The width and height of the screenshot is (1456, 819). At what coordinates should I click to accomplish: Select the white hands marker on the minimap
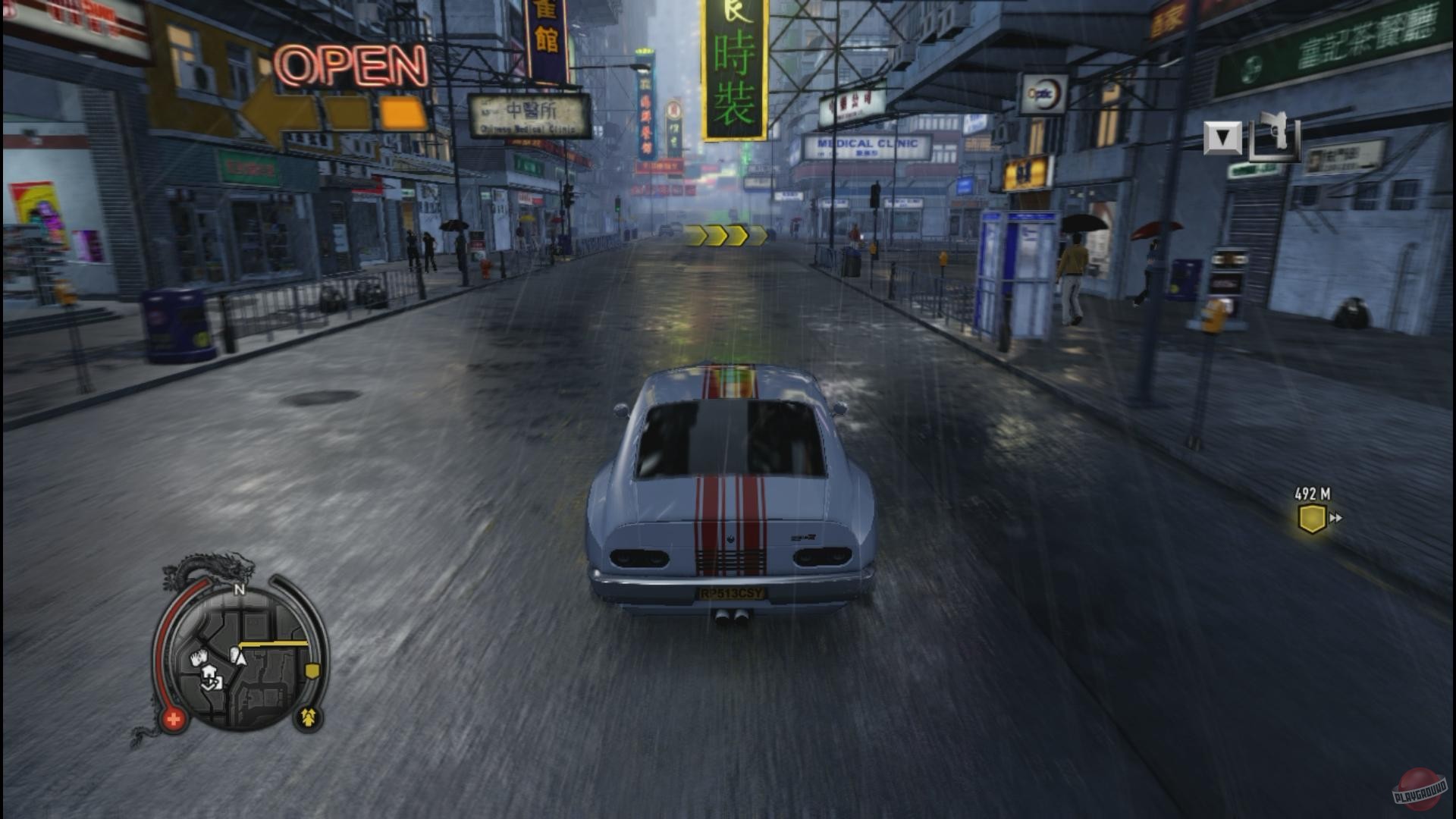[x=199, y=657]
